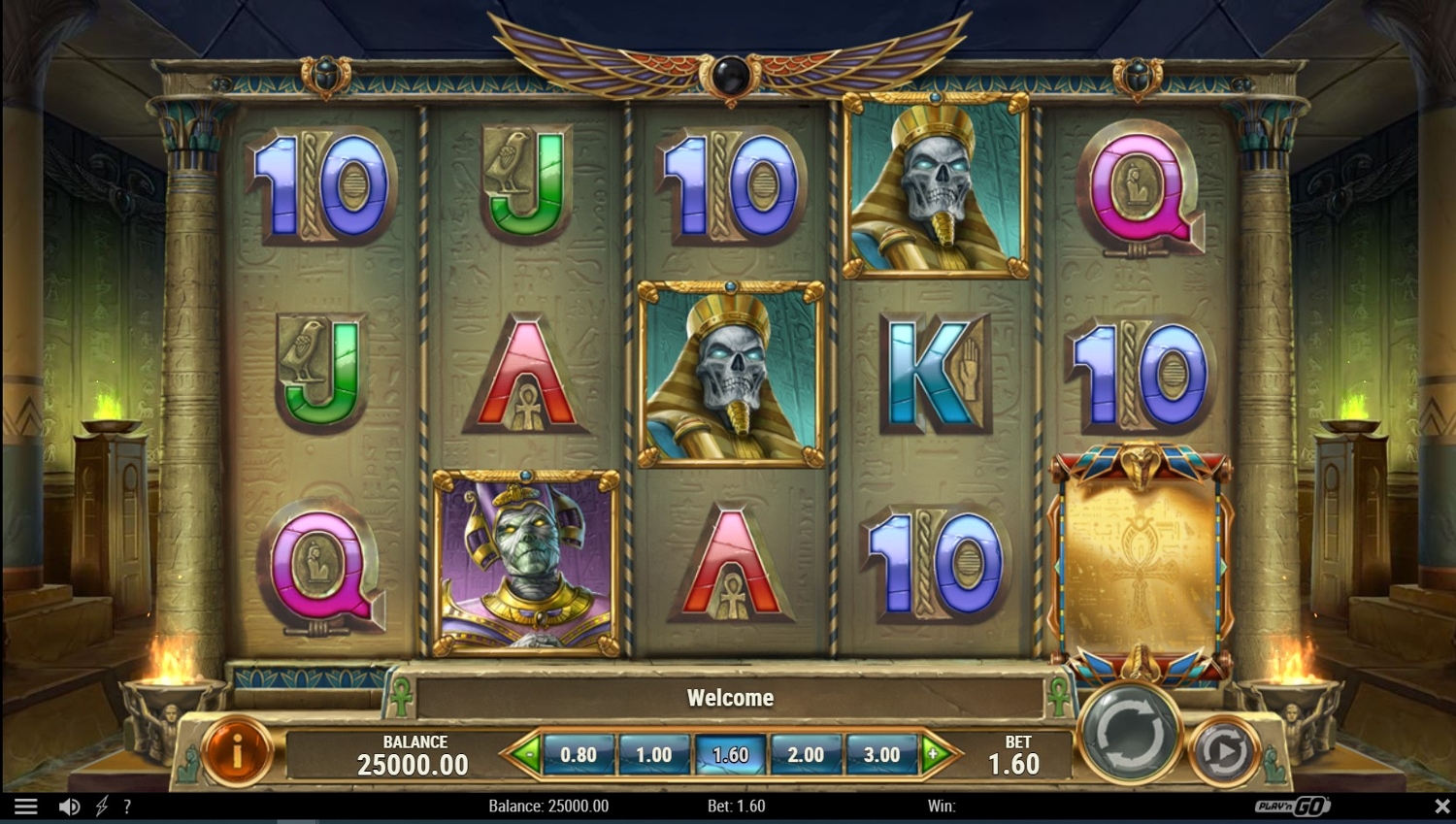The height and width of the screenshot is (824, 1456).
Task: Close the game with the X button
Action: tap(1441, 807)
